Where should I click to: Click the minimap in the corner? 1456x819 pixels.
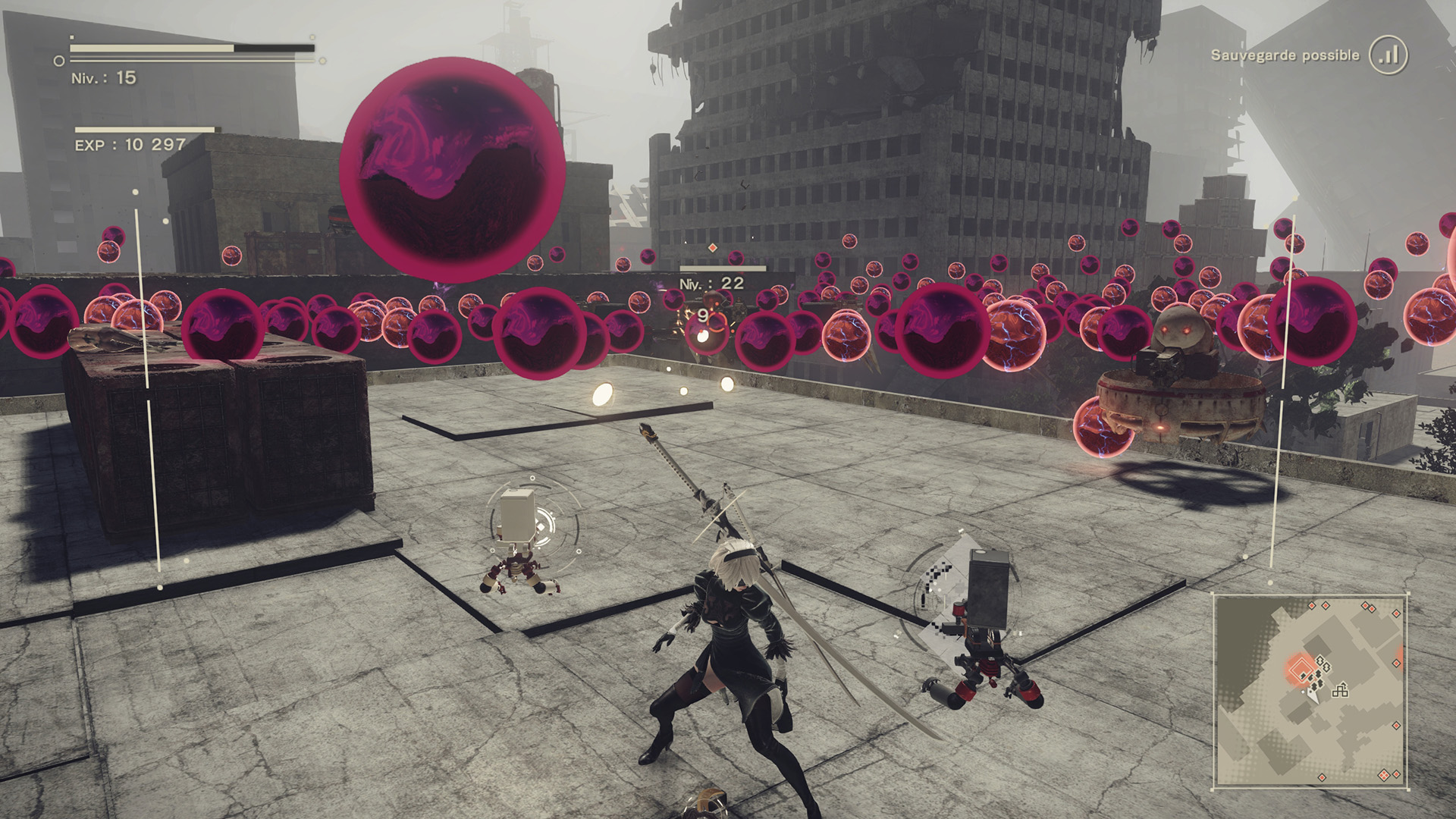coord(1310,690)
